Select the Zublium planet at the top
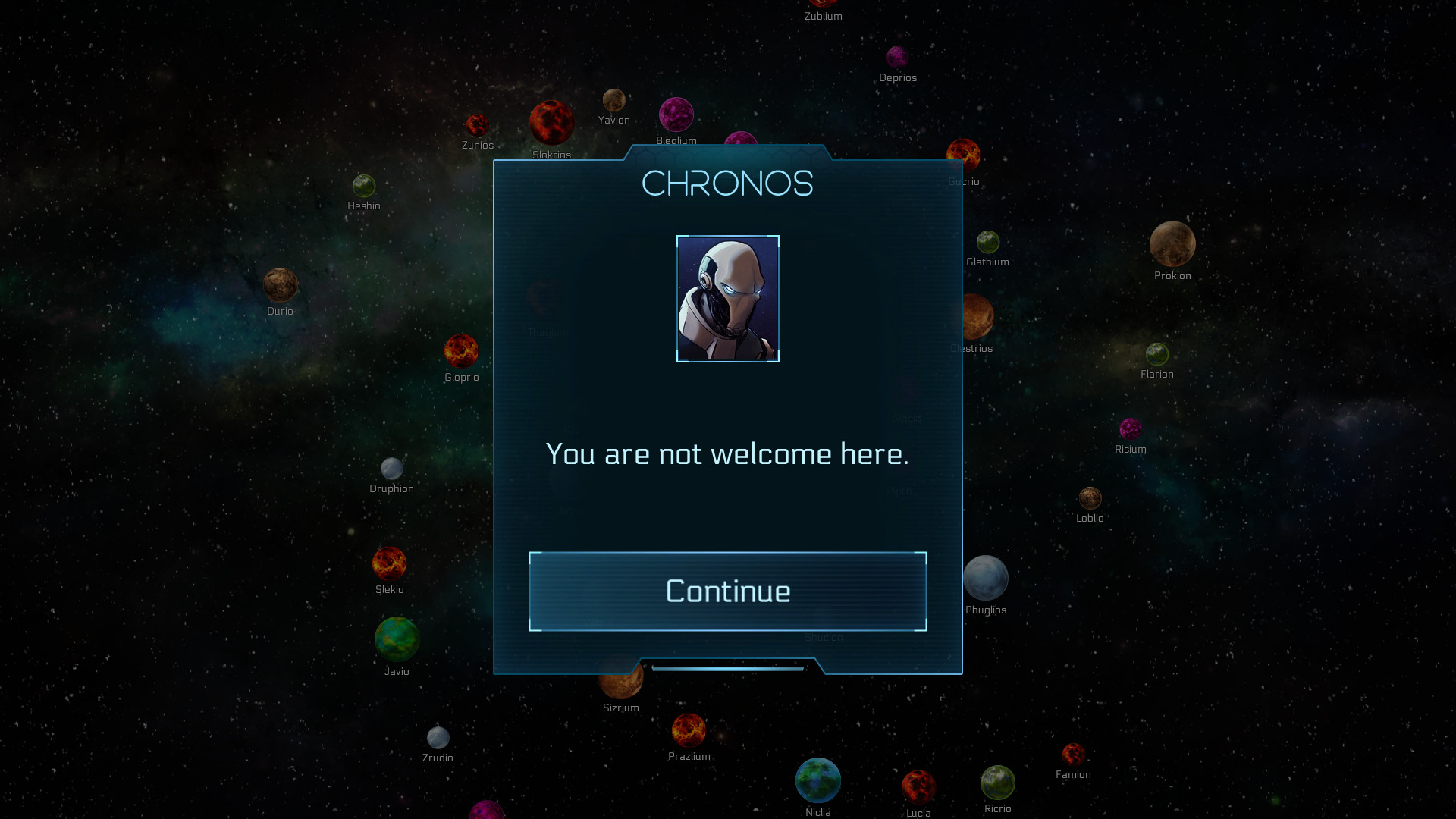This screenshot has width=1456, height=819. [823, 4]
